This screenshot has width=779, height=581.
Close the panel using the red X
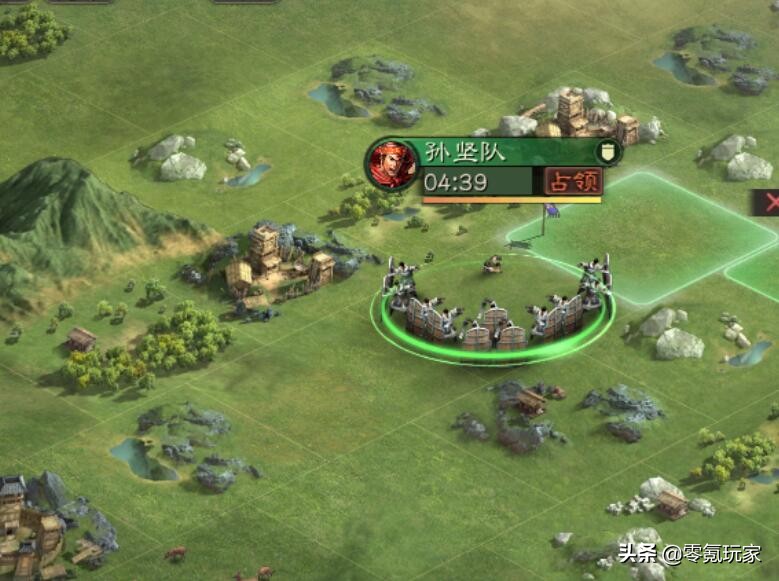[x=770, y=202]
